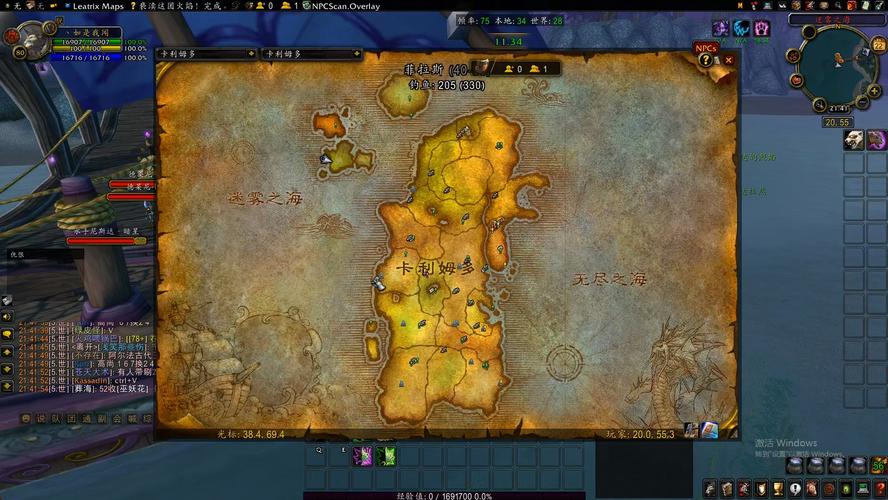This screenshot has height=500, width=888.
Task: Click Leatrix Maps in the top bar
Action: 98,6
